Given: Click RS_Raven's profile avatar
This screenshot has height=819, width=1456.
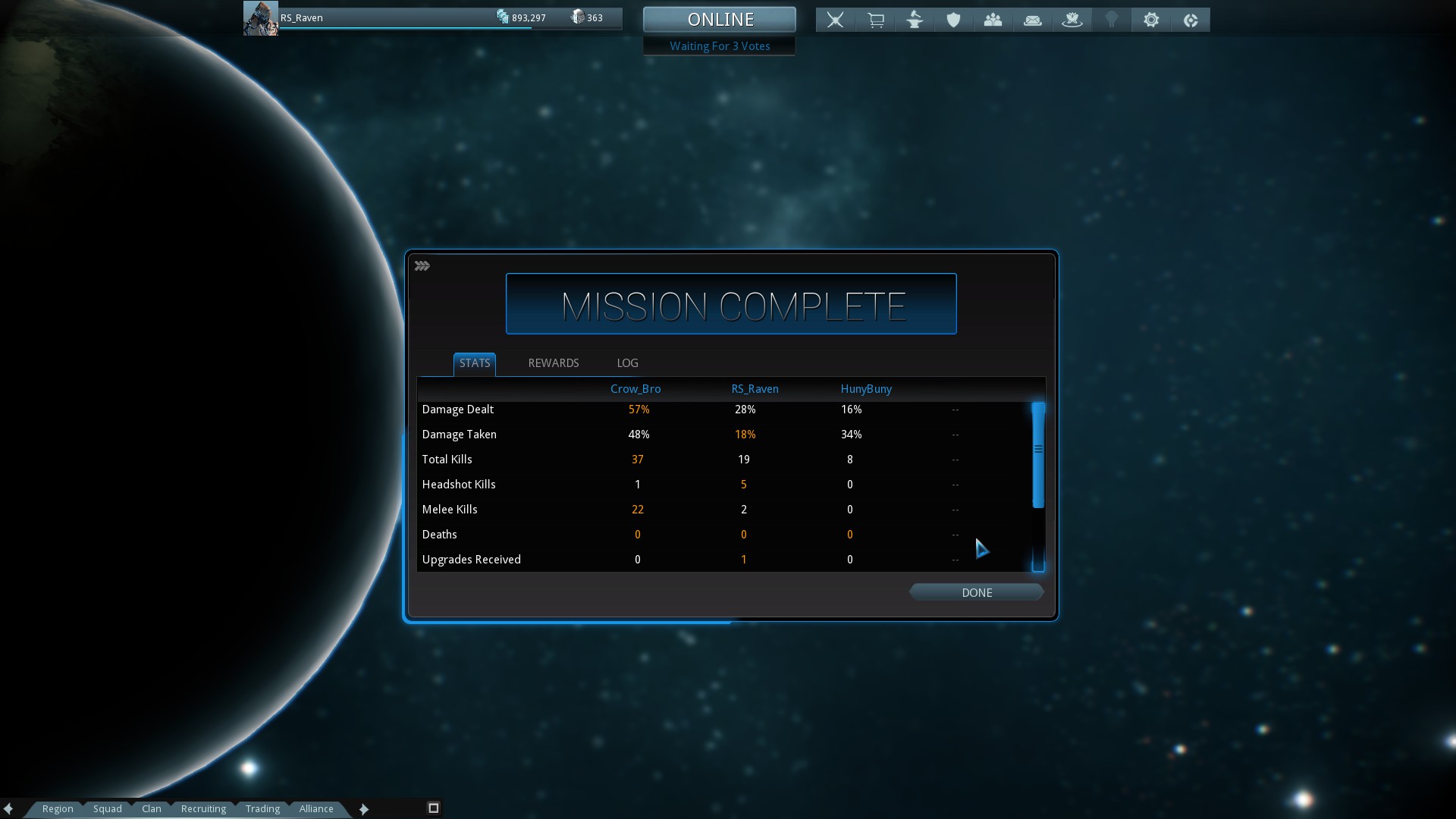Looking at the screenshot, I should tap(260, 19).
